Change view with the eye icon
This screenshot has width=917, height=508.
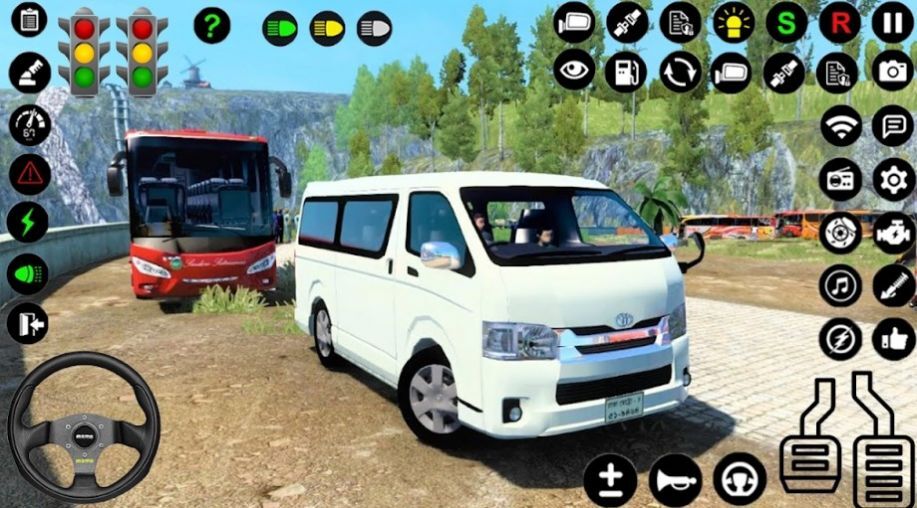pyautogui.click(x=574, y=71)
